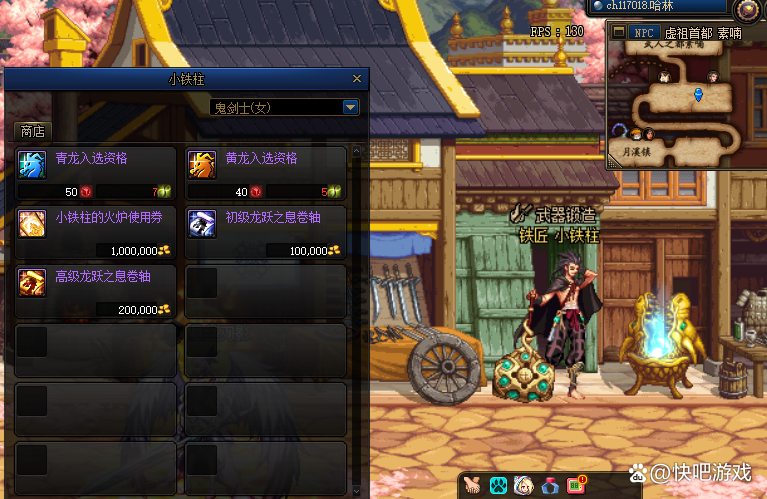Select the blue ring with red gem icon
This screenshot has height=499, width=767.
pyautogui.click(x=550, y=486)
